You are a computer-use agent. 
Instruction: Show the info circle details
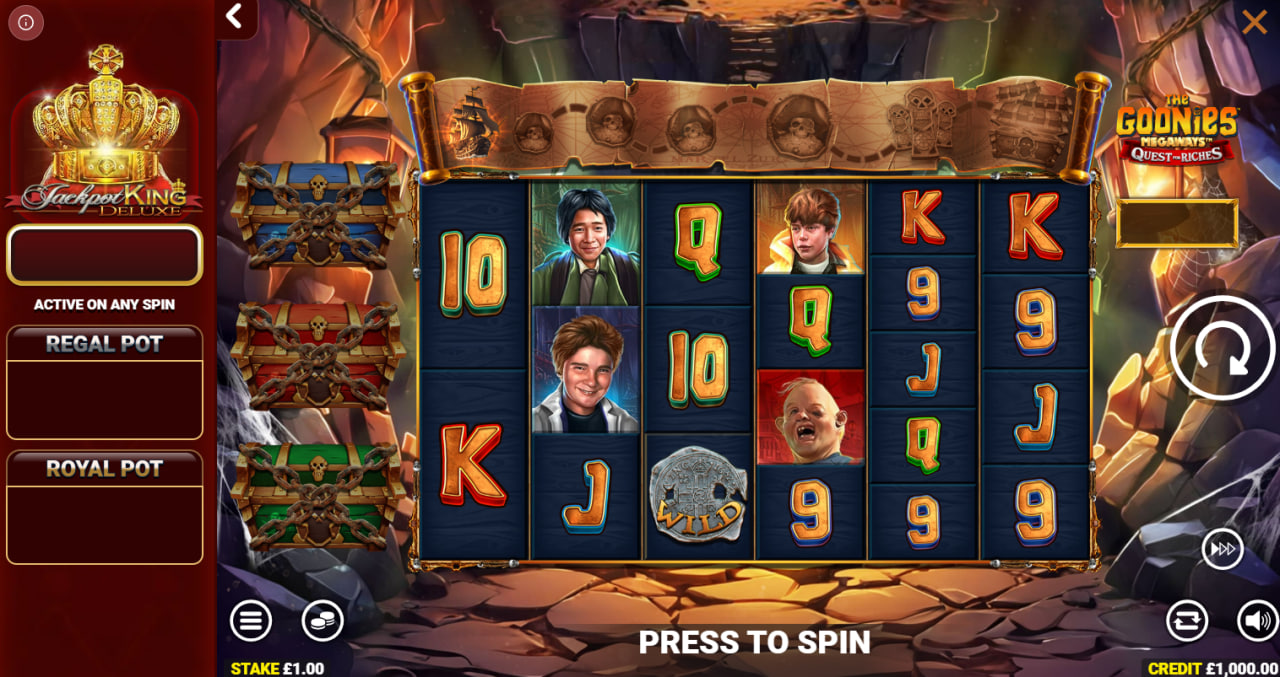tap(26, 22)
